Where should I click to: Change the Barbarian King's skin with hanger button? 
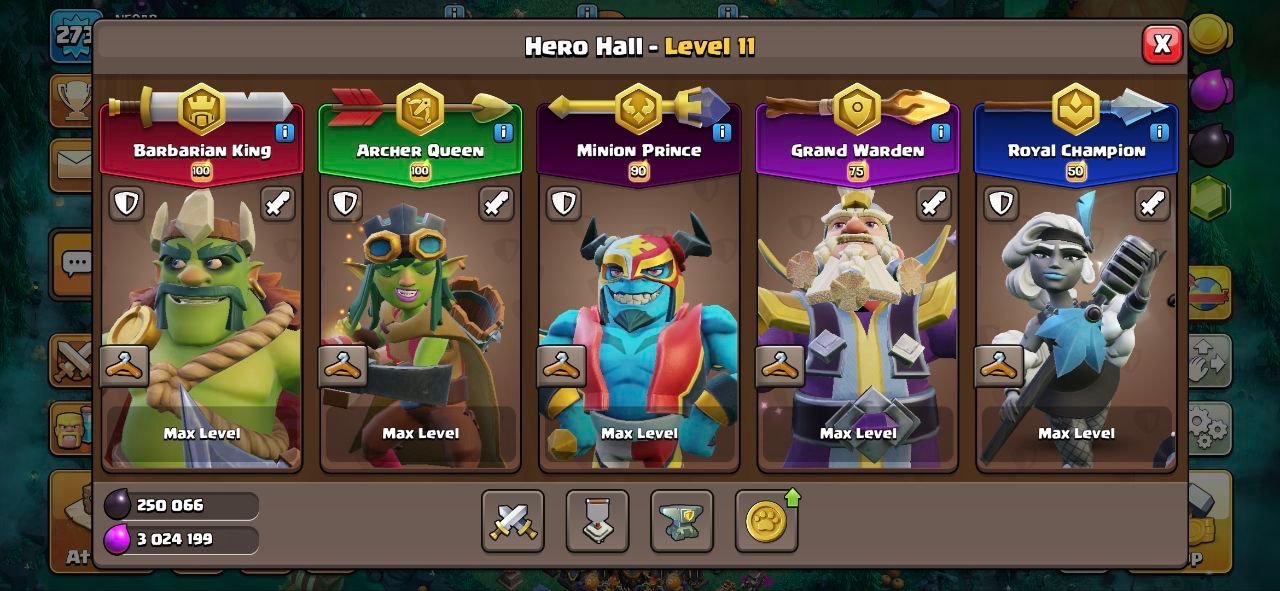click(x=125, y=366)
